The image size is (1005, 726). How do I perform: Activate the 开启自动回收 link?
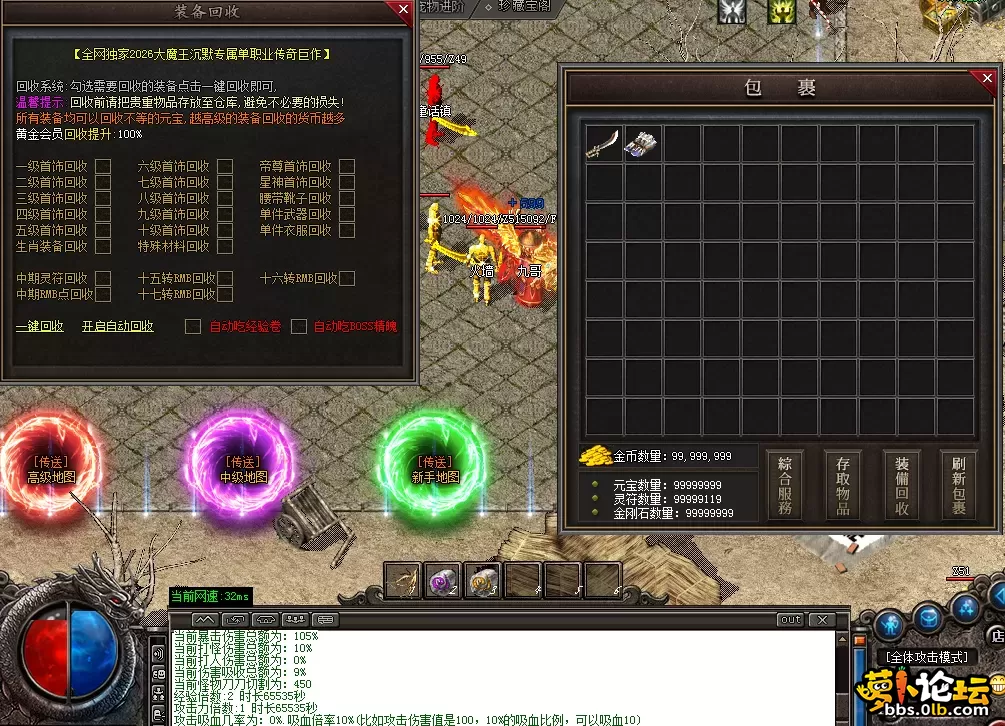click(x=118, y=327)
